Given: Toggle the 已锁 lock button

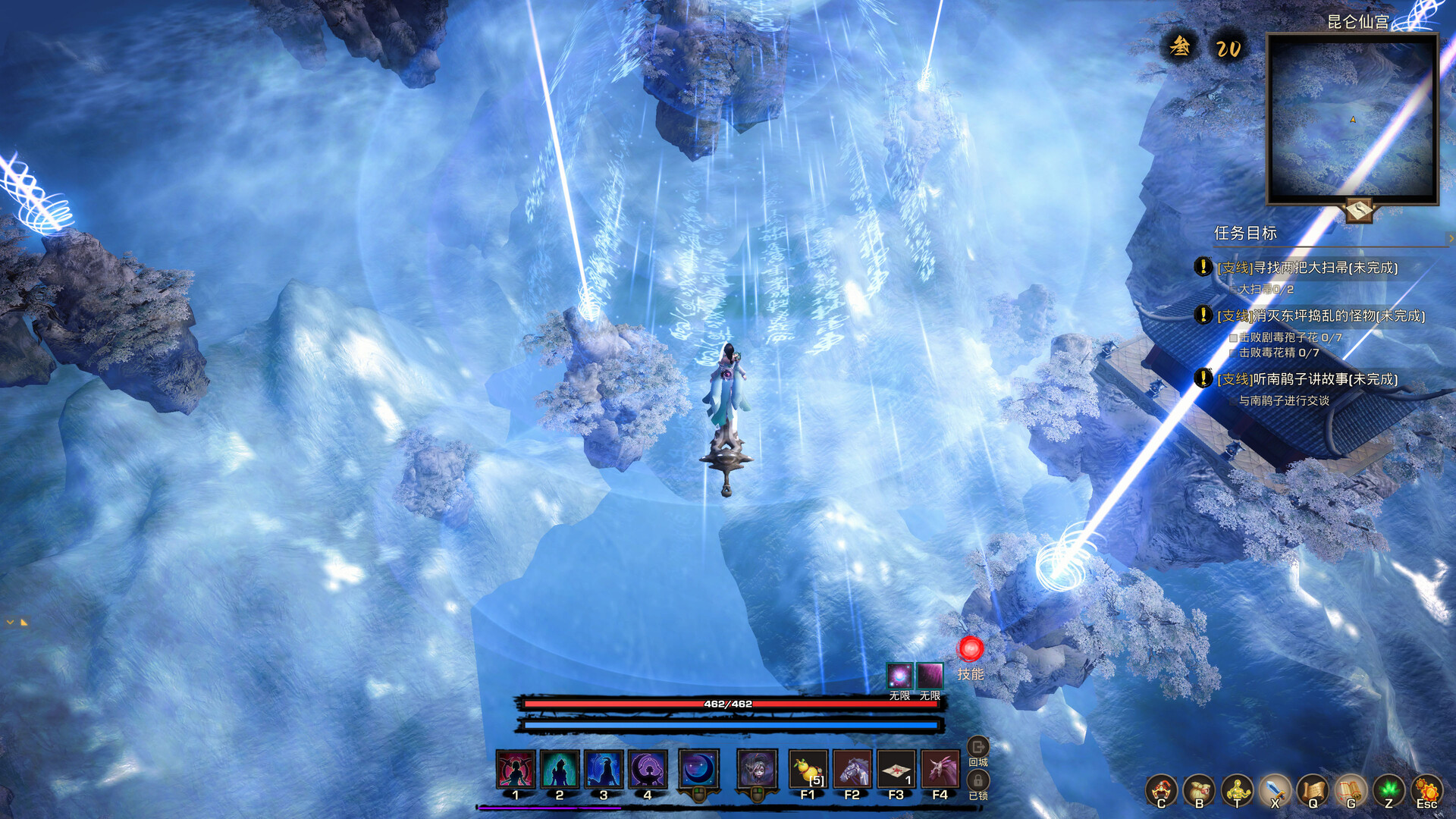Looking at the screenshot, I should (x=978, y=781).
